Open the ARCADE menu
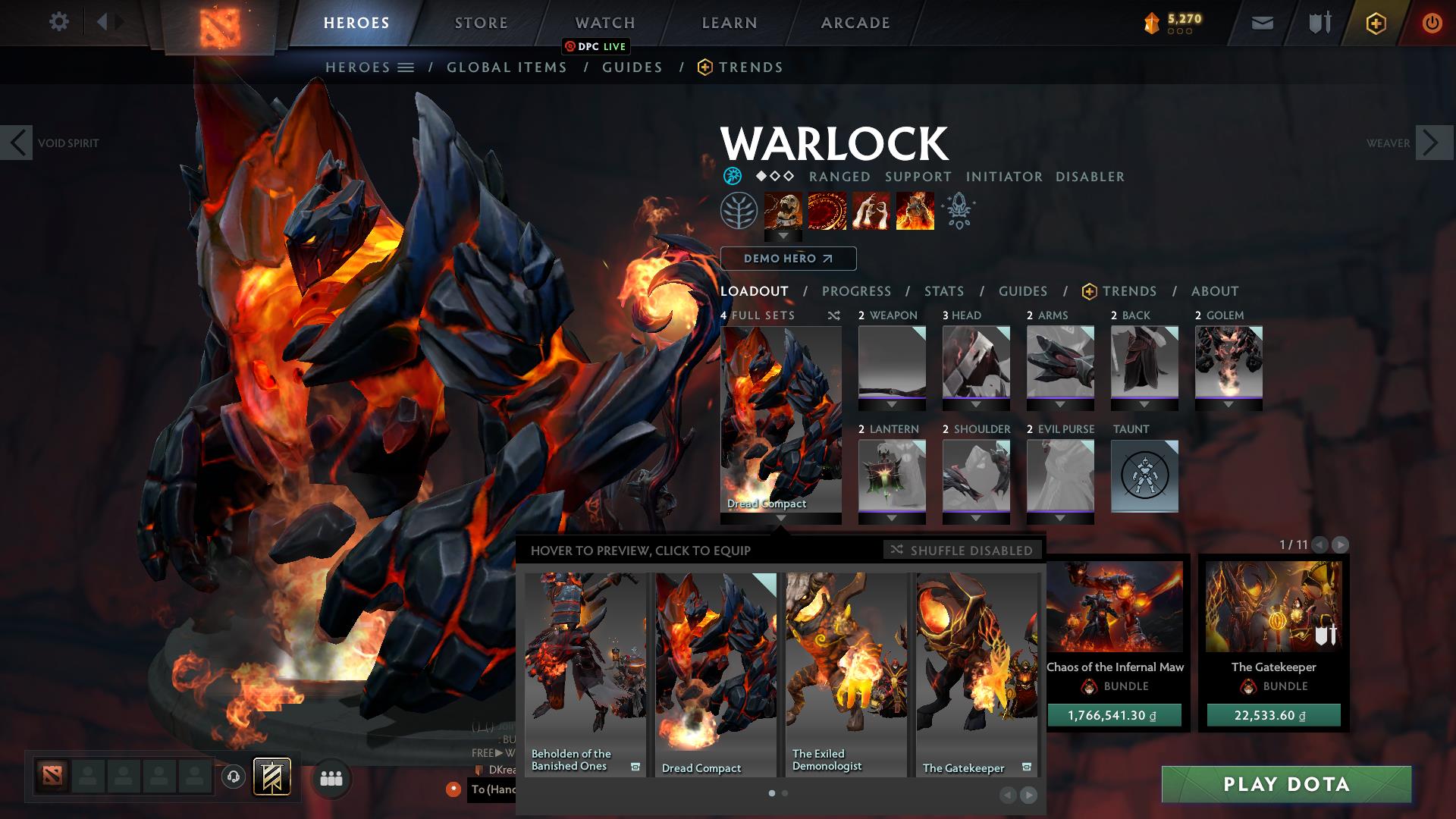1456x819 pixels. [855, 22]
